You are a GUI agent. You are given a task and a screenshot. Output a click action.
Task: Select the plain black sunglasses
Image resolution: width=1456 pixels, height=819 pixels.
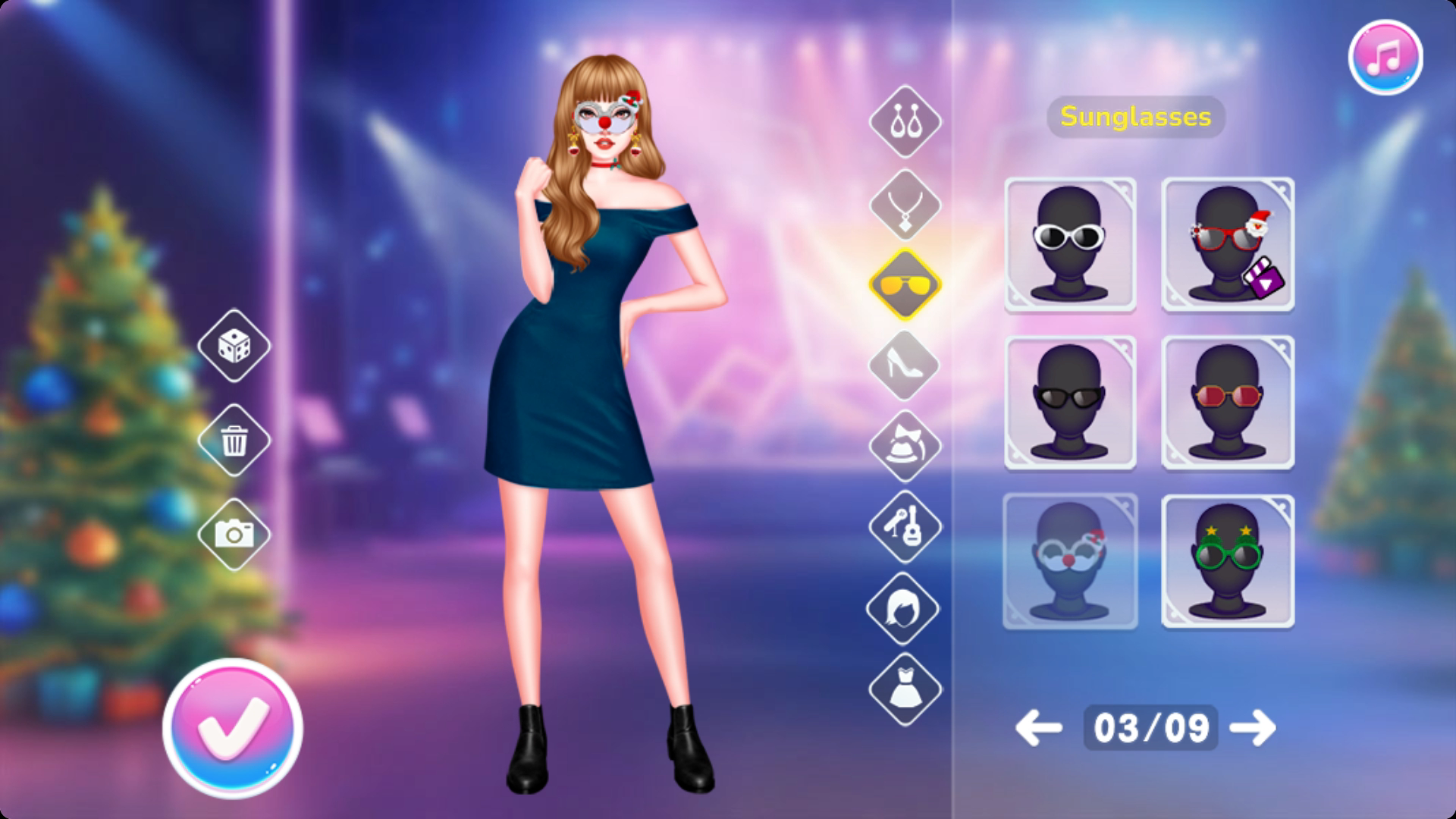1070,403
